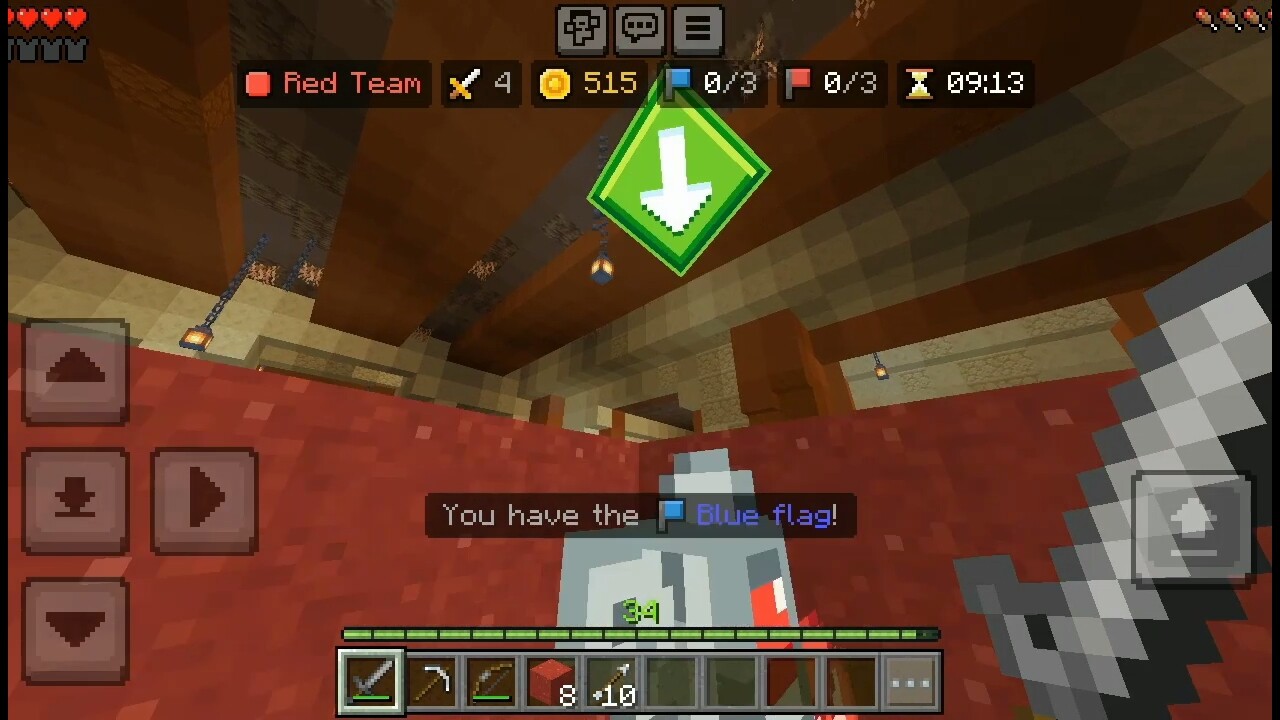Screen dimensions: 1280x720
Task: Click the hourglass timer showing 09:13
Action: [965, 84]
